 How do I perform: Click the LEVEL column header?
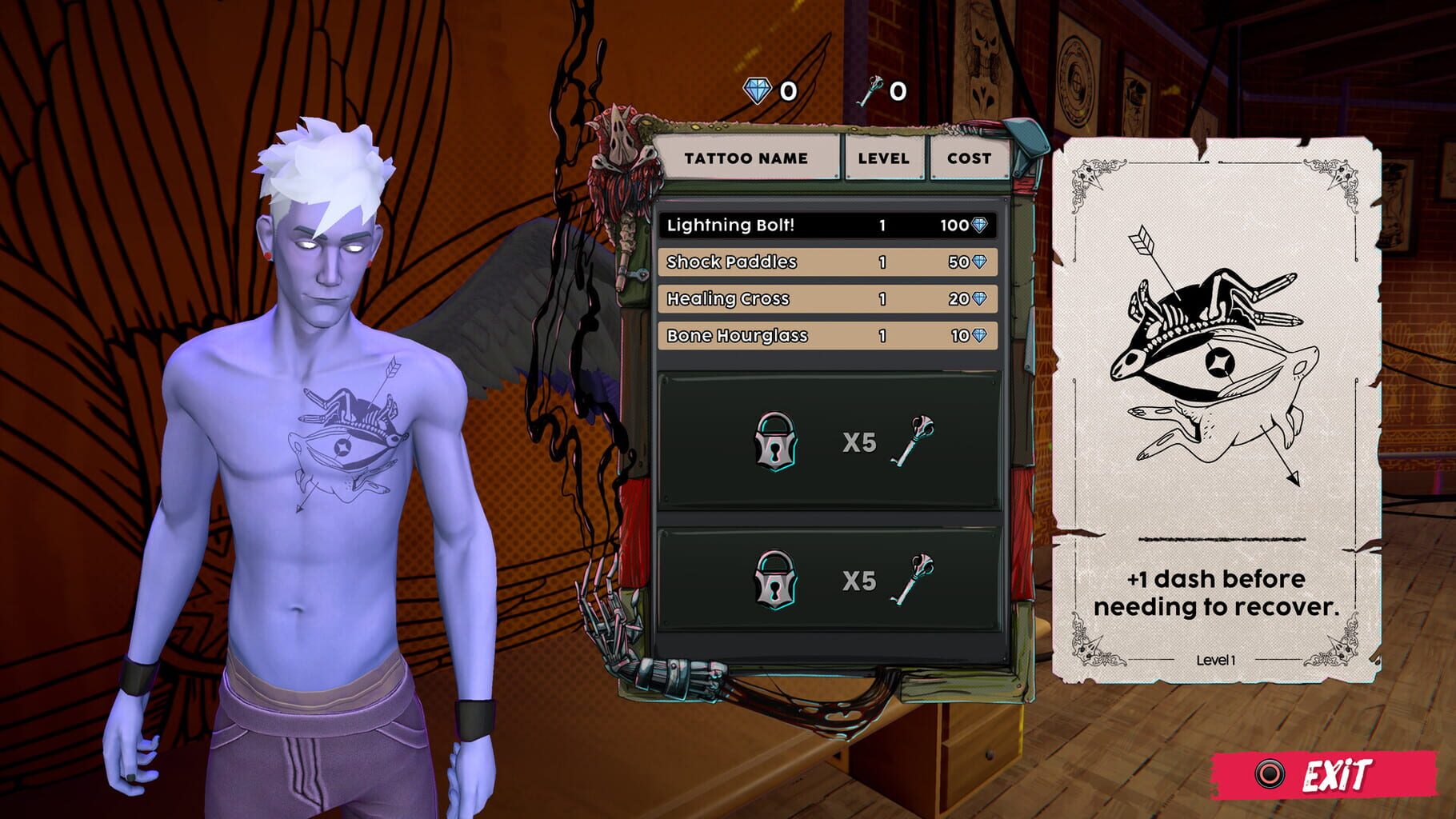(882, 158)
